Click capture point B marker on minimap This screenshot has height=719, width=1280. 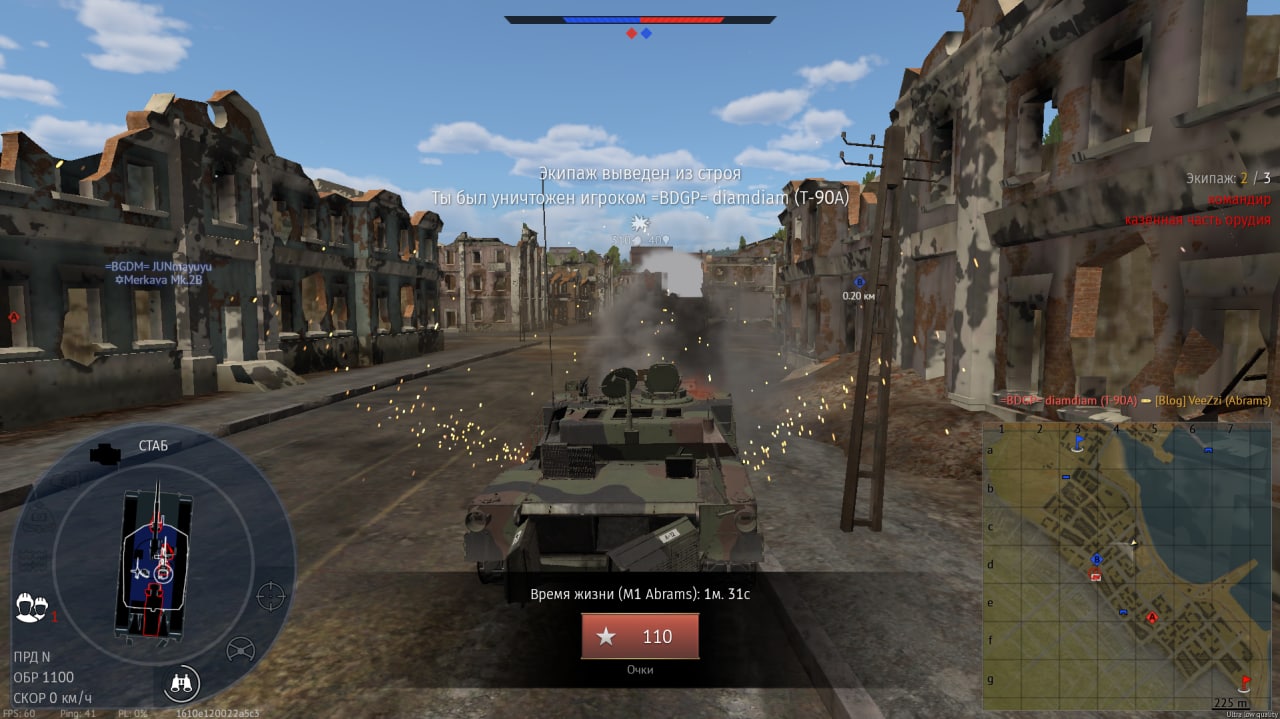pos(1096,559)
